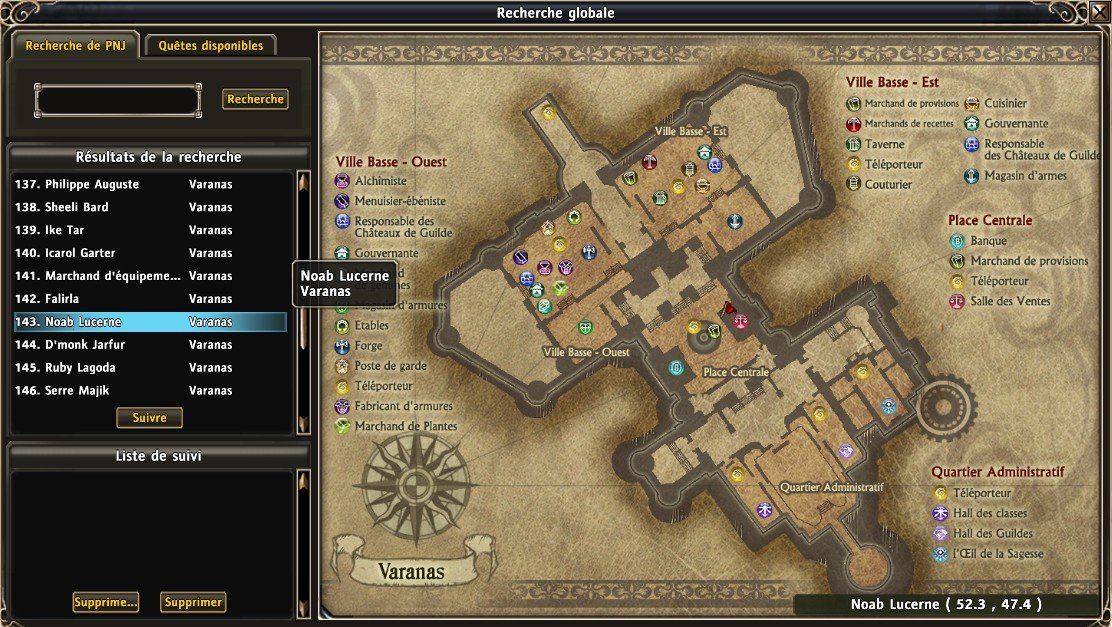This screenshot has height=627, width=1112.
Task: Click the Supprimer button
Action: [193, 602]
